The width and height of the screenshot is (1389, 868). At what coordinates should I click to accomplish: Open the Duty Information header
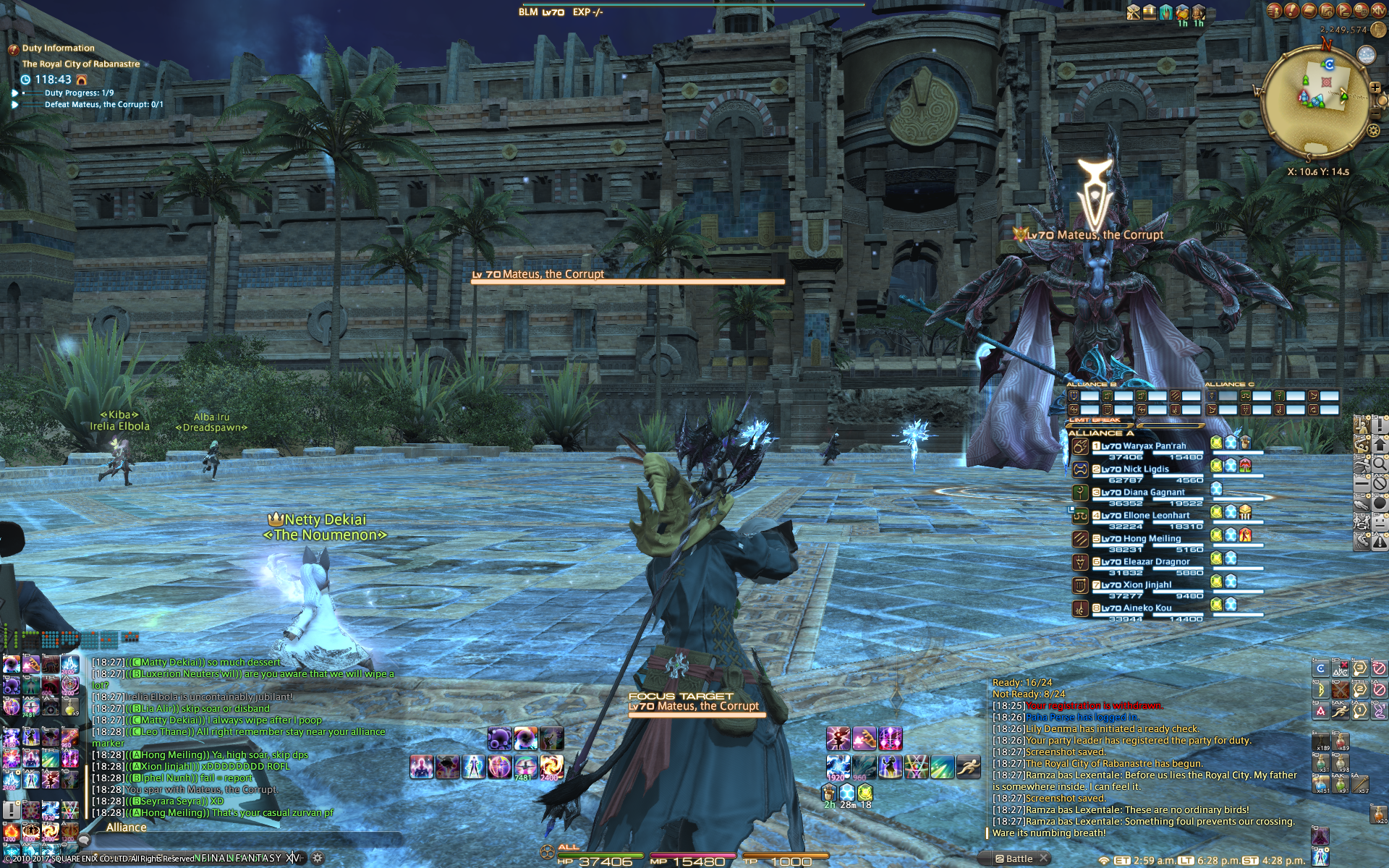[x=58, y=48]
